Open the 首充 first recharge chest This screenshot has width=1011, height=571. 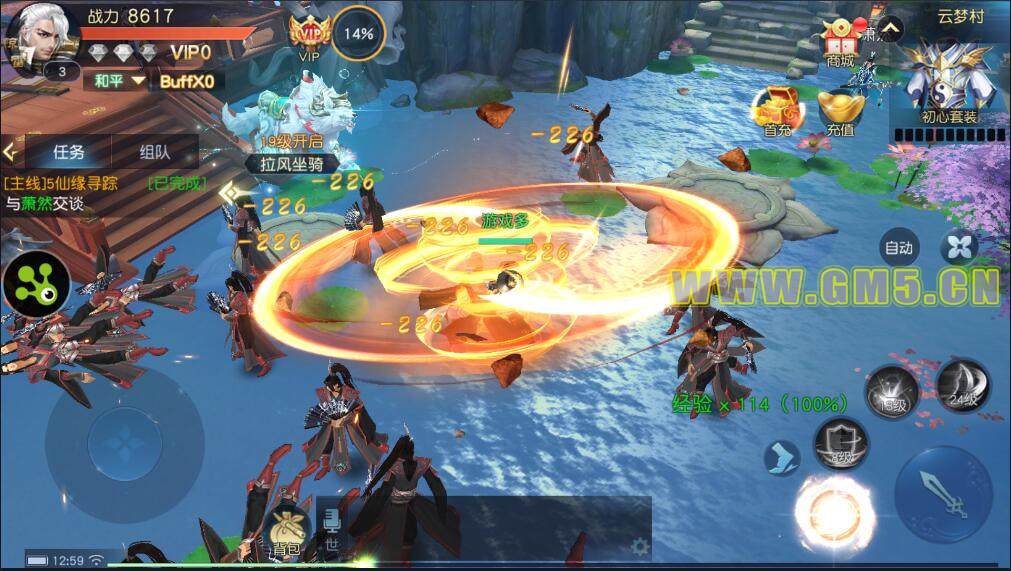pyautogui.click(x=776, y=109)
